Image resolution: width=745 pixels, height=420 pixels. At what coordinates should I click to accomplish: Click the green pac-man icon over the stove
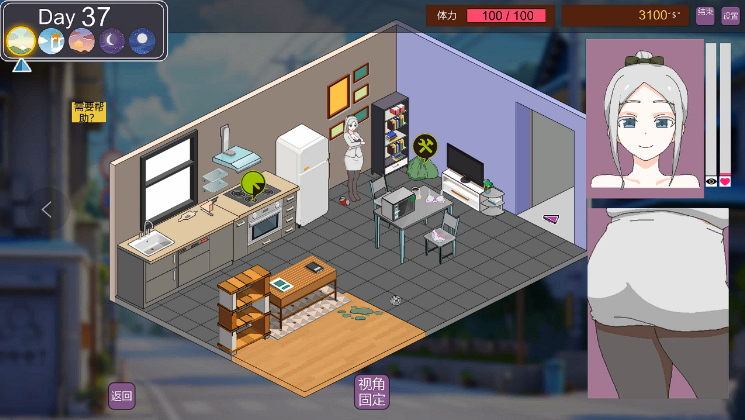tap(253, 184)
